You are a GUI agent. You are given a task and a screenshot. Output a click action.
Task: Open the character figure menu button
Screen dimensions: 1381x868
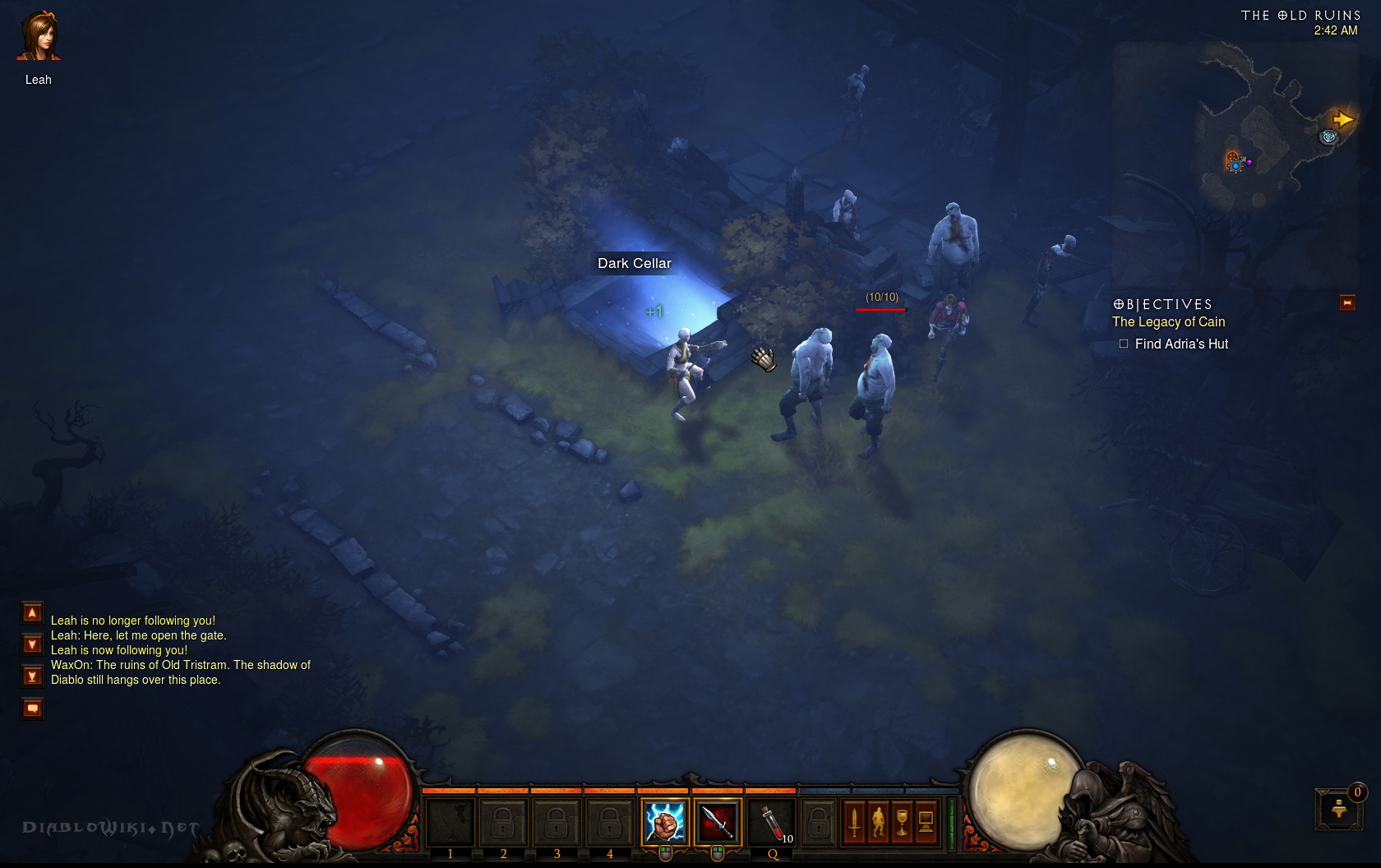point(878,821)
